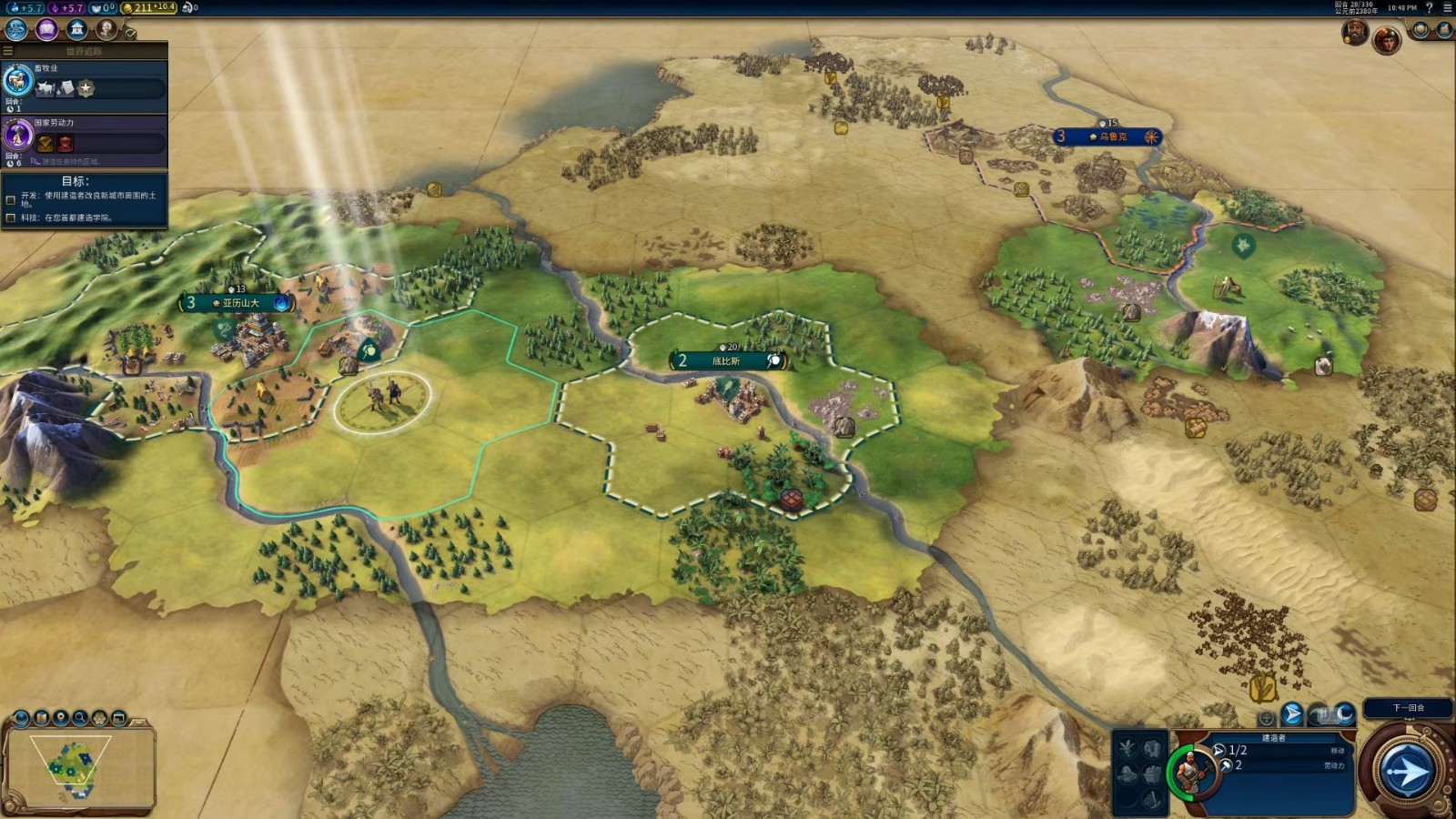Open the map search magnifier button
1456x819 pixels.
[x=80, y=718]
